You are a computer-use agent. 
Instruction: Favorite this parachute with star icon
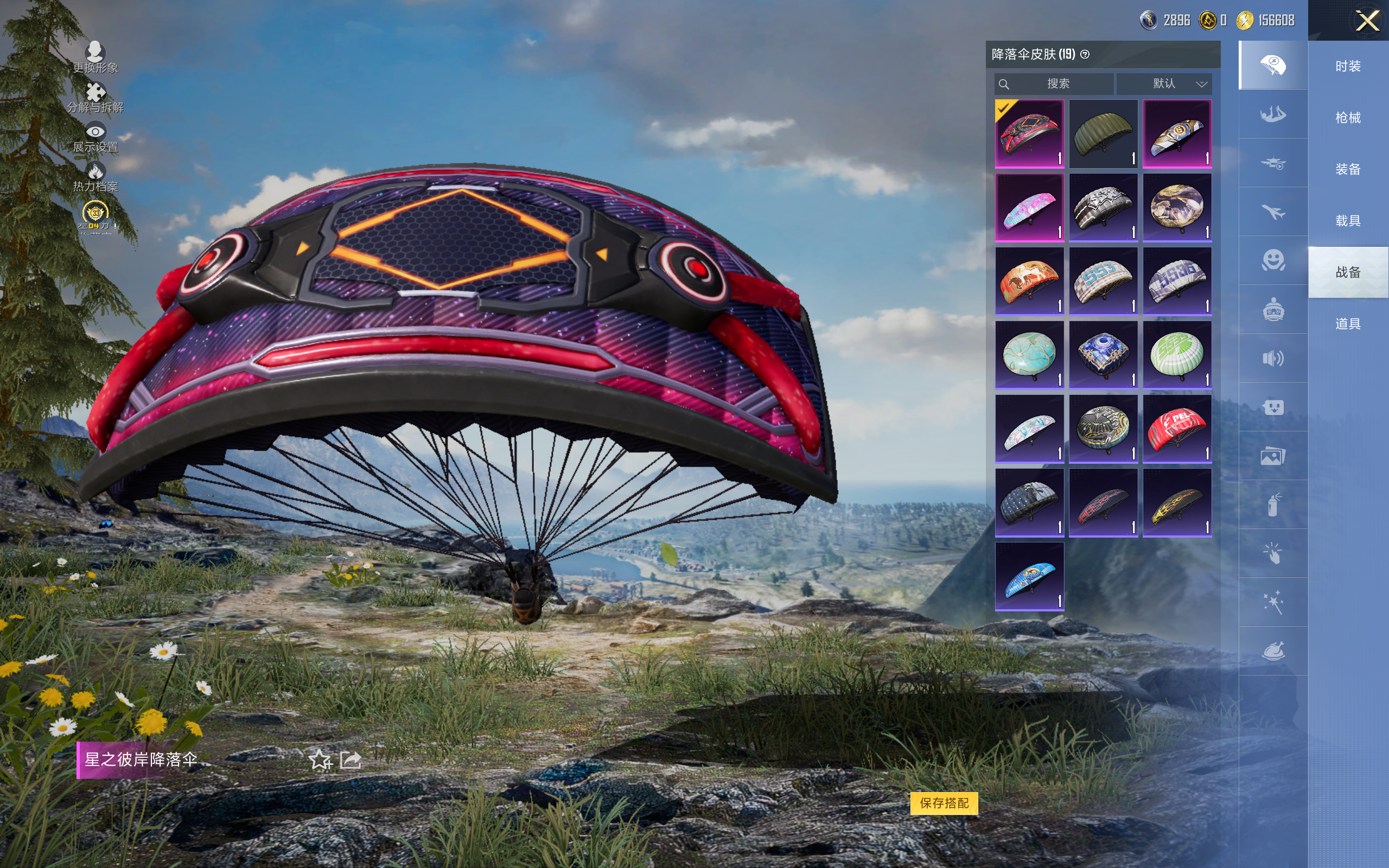click(x=320, y=760)
